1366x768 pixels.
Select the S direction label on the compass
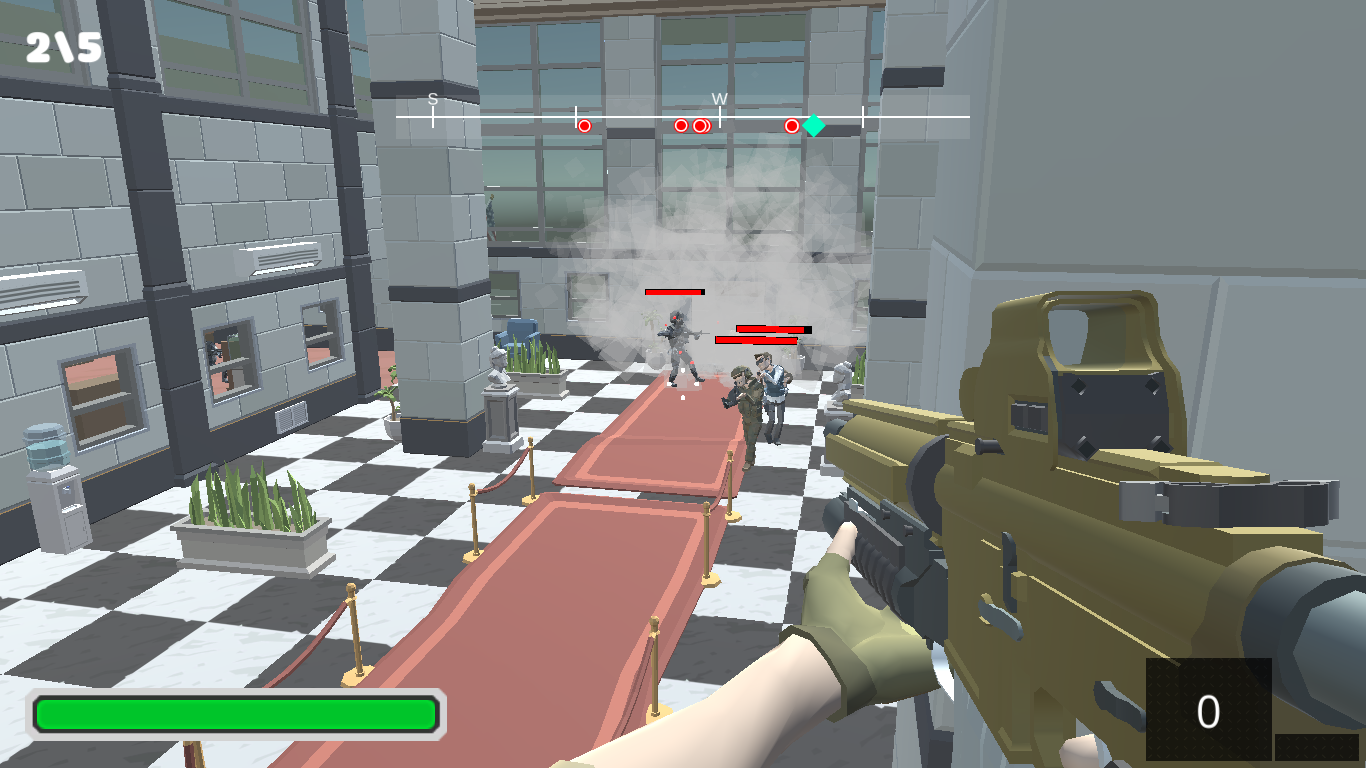pyautogui.click(x=432, y=99)
